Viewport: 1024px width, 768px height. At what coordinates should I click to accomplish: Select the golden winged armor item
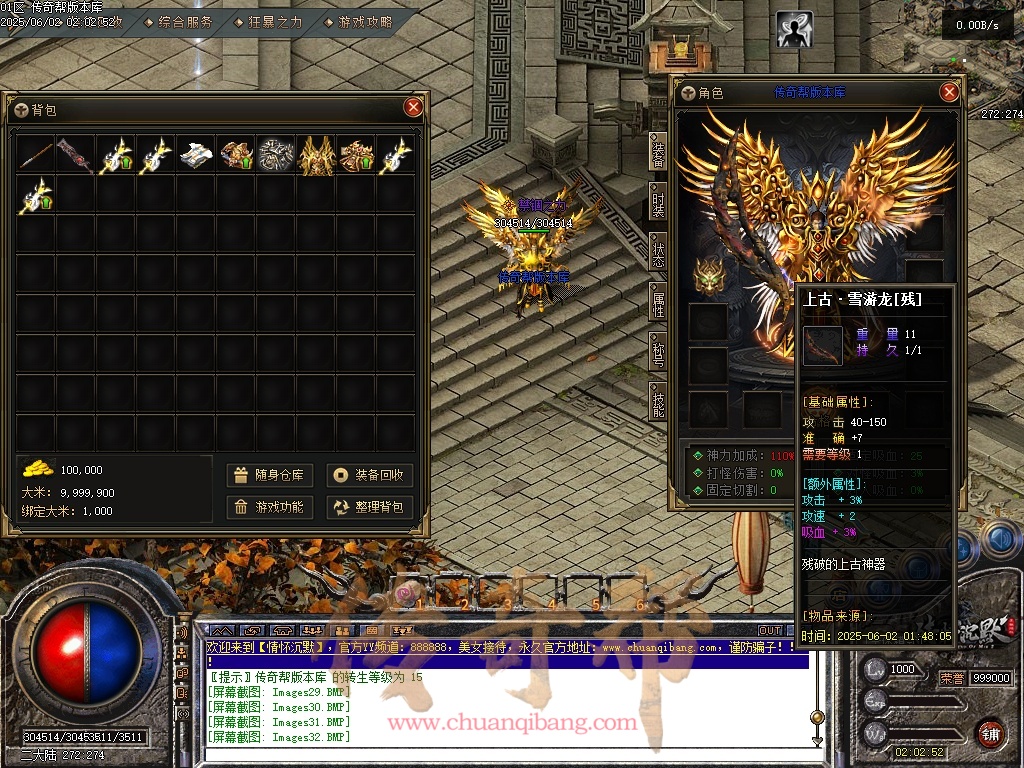coord(316,155)
